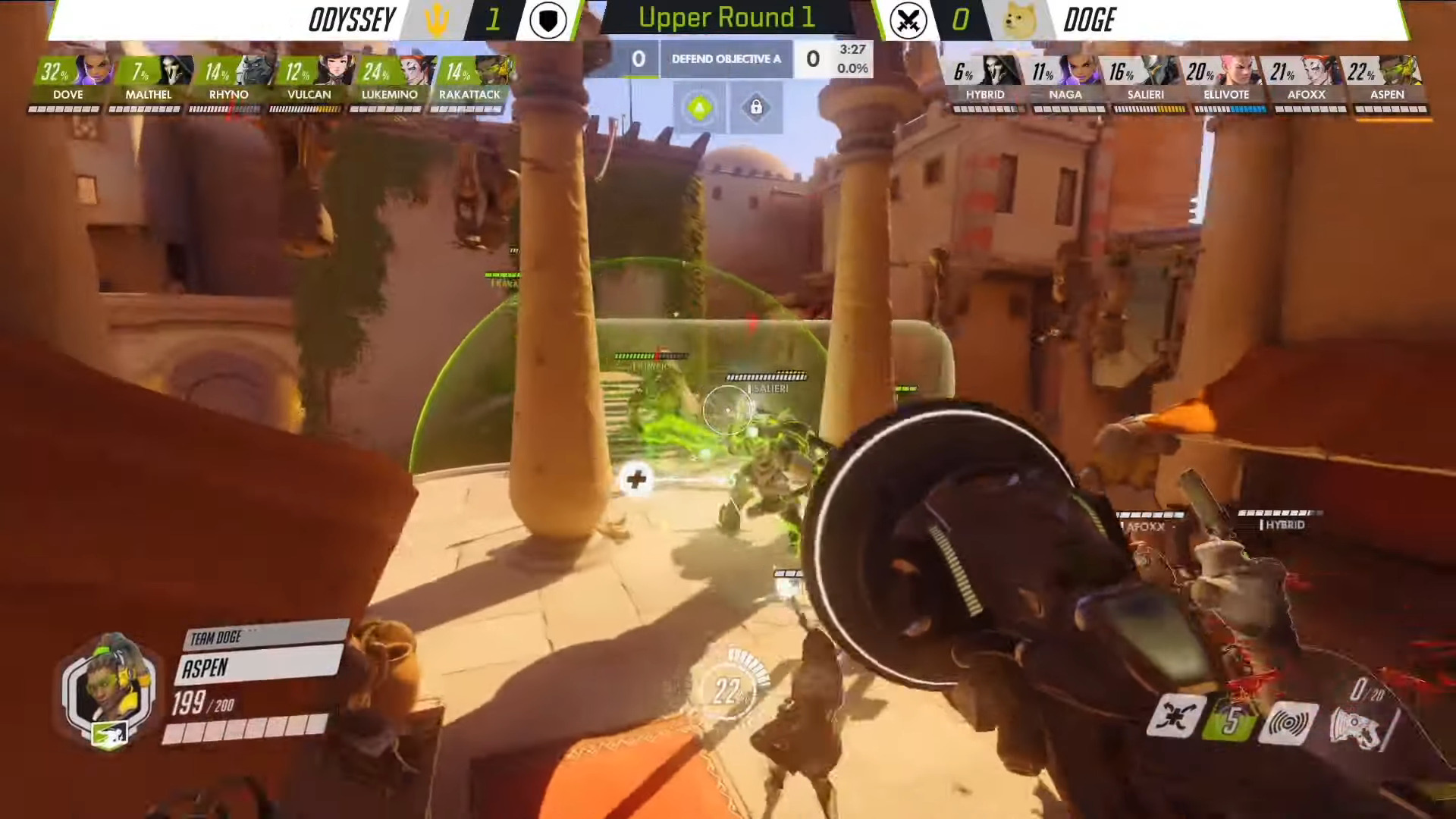Click the locked second objective icon

[x=756, y=108]
